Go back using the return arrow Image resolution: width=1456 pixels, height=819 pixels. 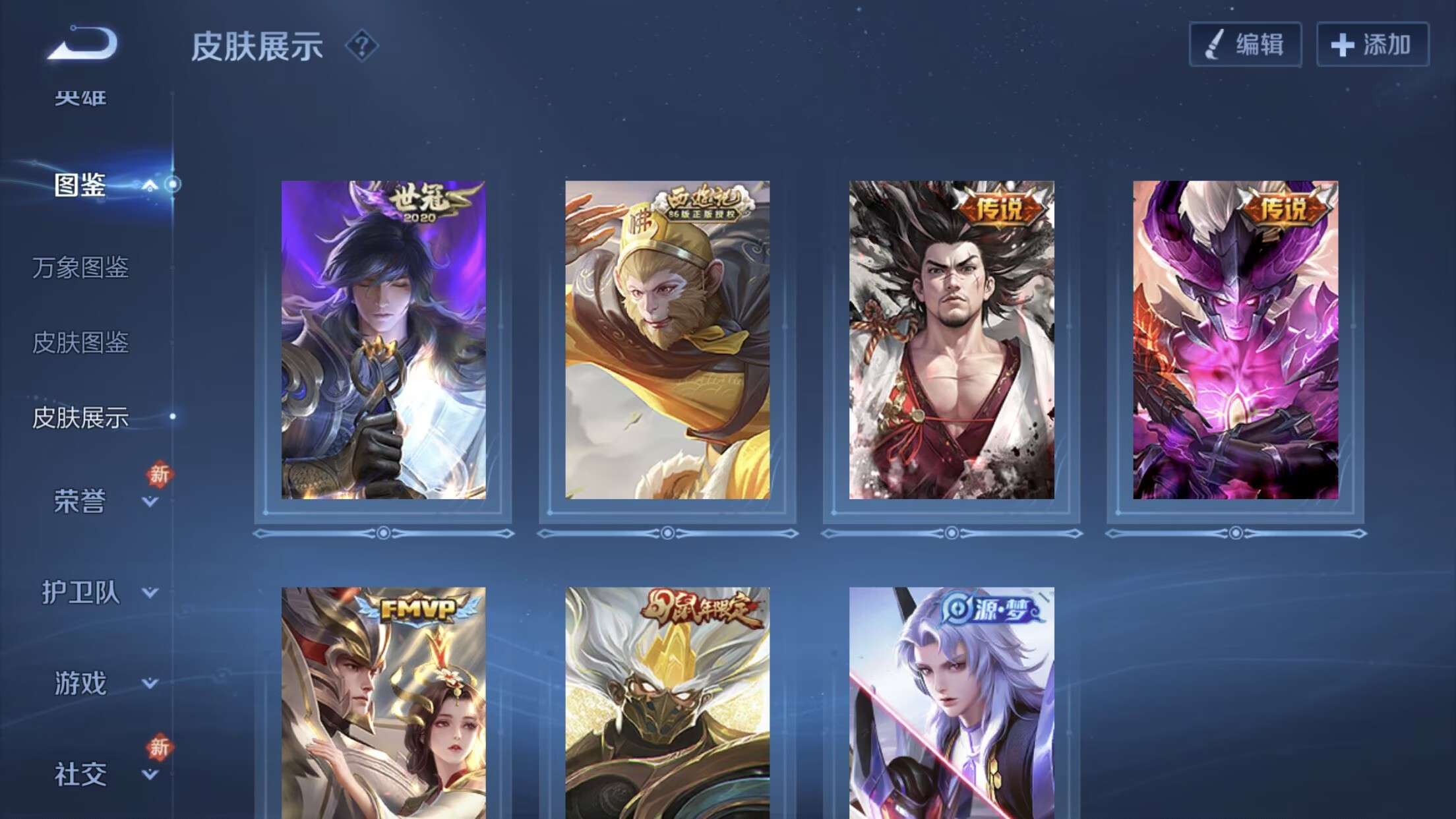coord(82,44)
